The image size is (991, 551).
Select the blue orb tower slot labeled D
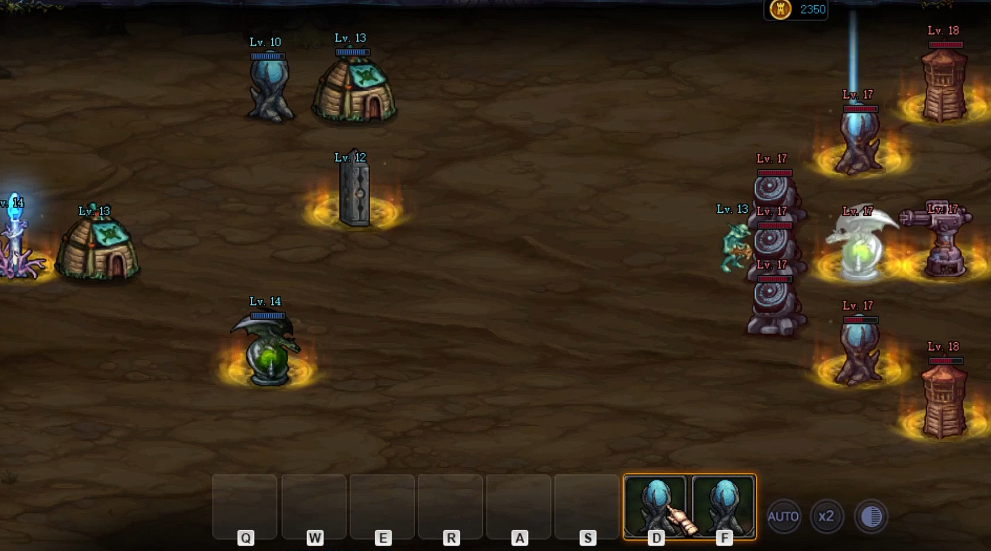656,506
